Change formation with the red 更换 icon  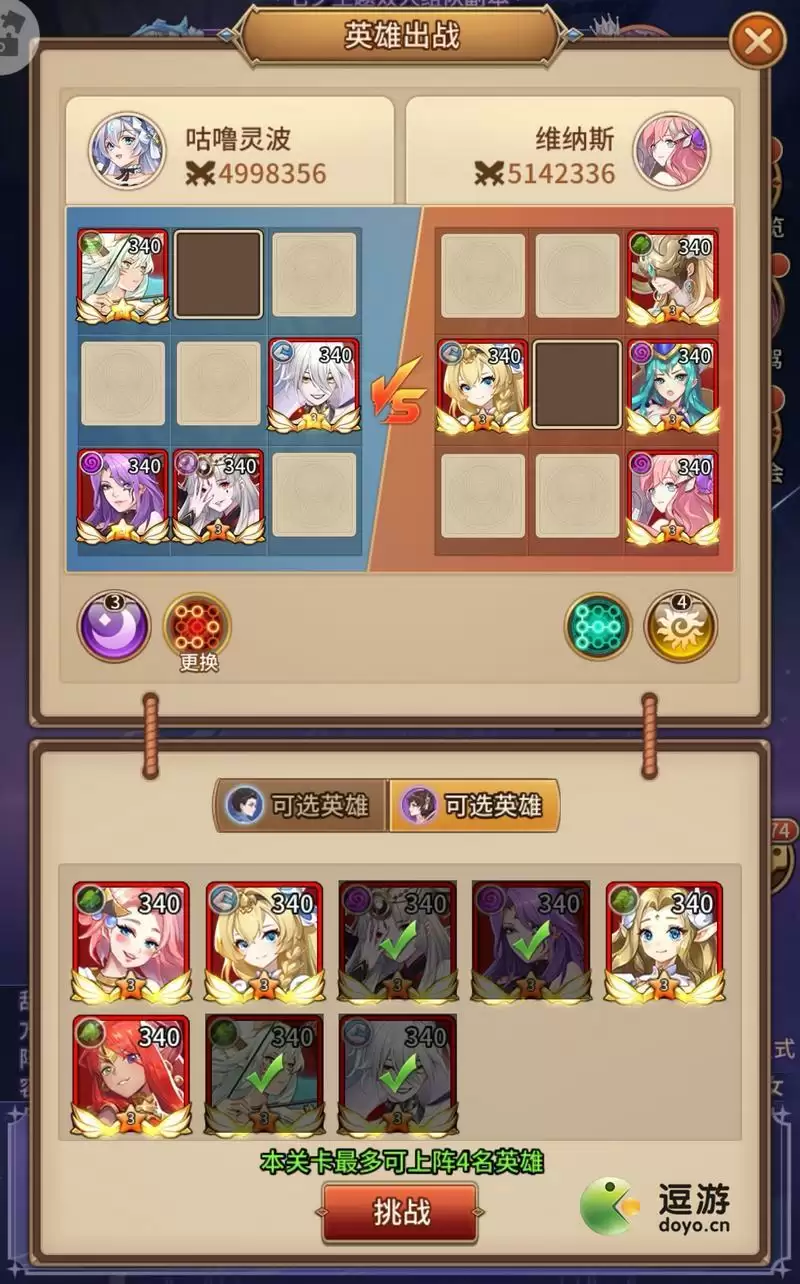coord(197,627)
